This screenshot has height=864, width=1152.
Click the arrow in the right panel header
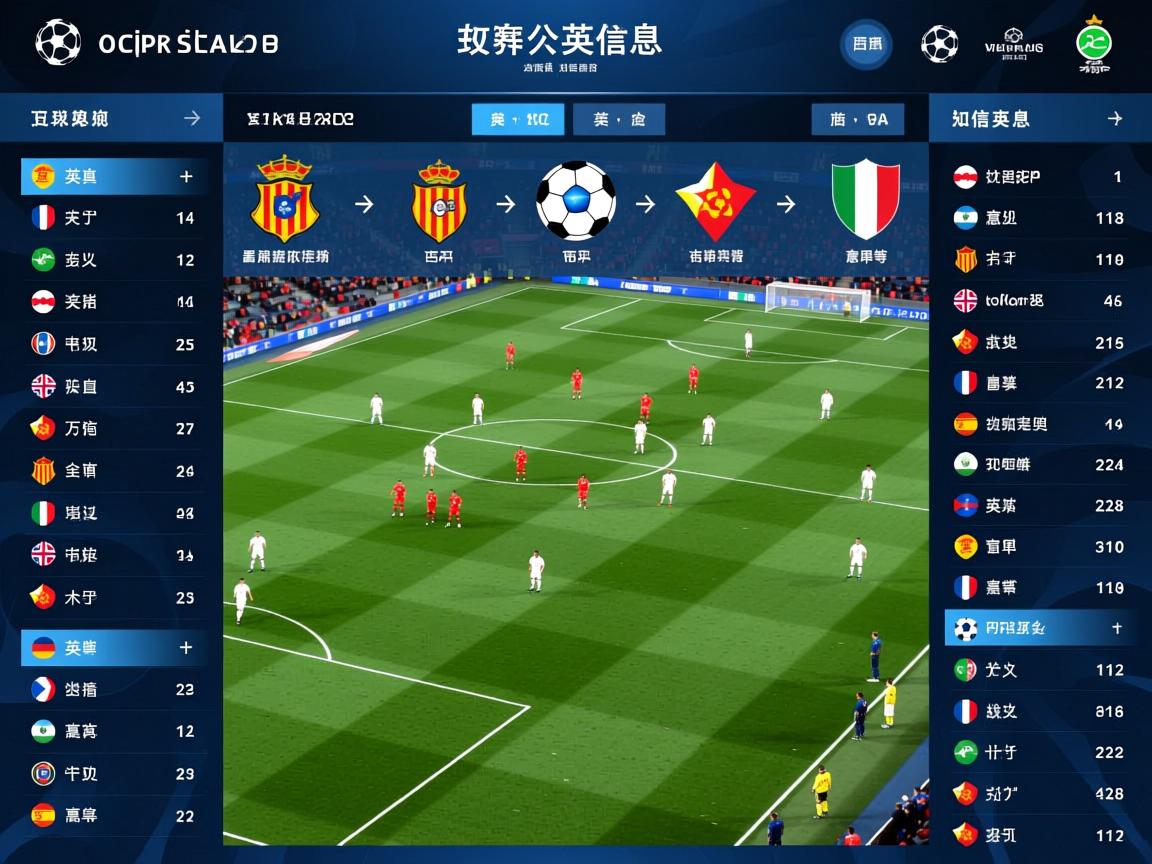[1114, 118]
